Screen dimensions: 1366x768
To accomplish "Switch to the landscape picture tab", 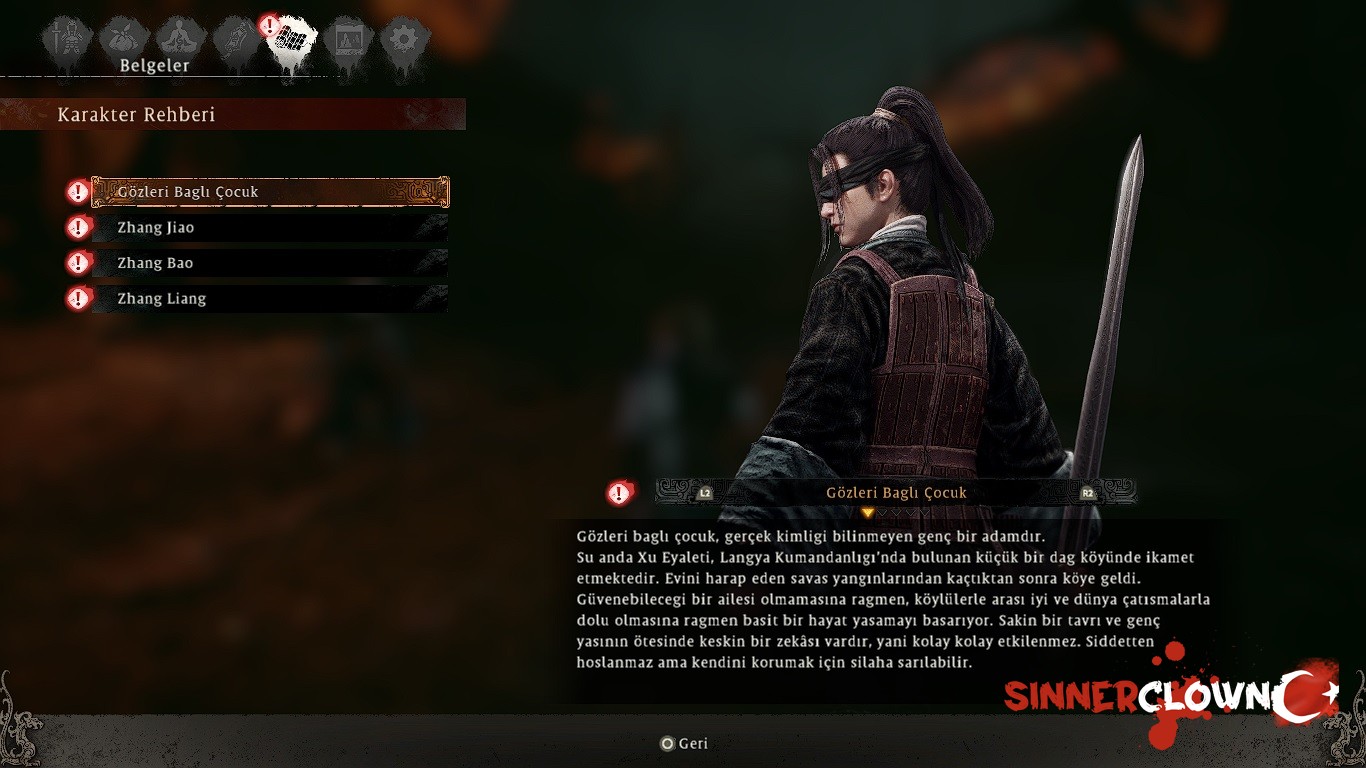I will coord(349,40).
